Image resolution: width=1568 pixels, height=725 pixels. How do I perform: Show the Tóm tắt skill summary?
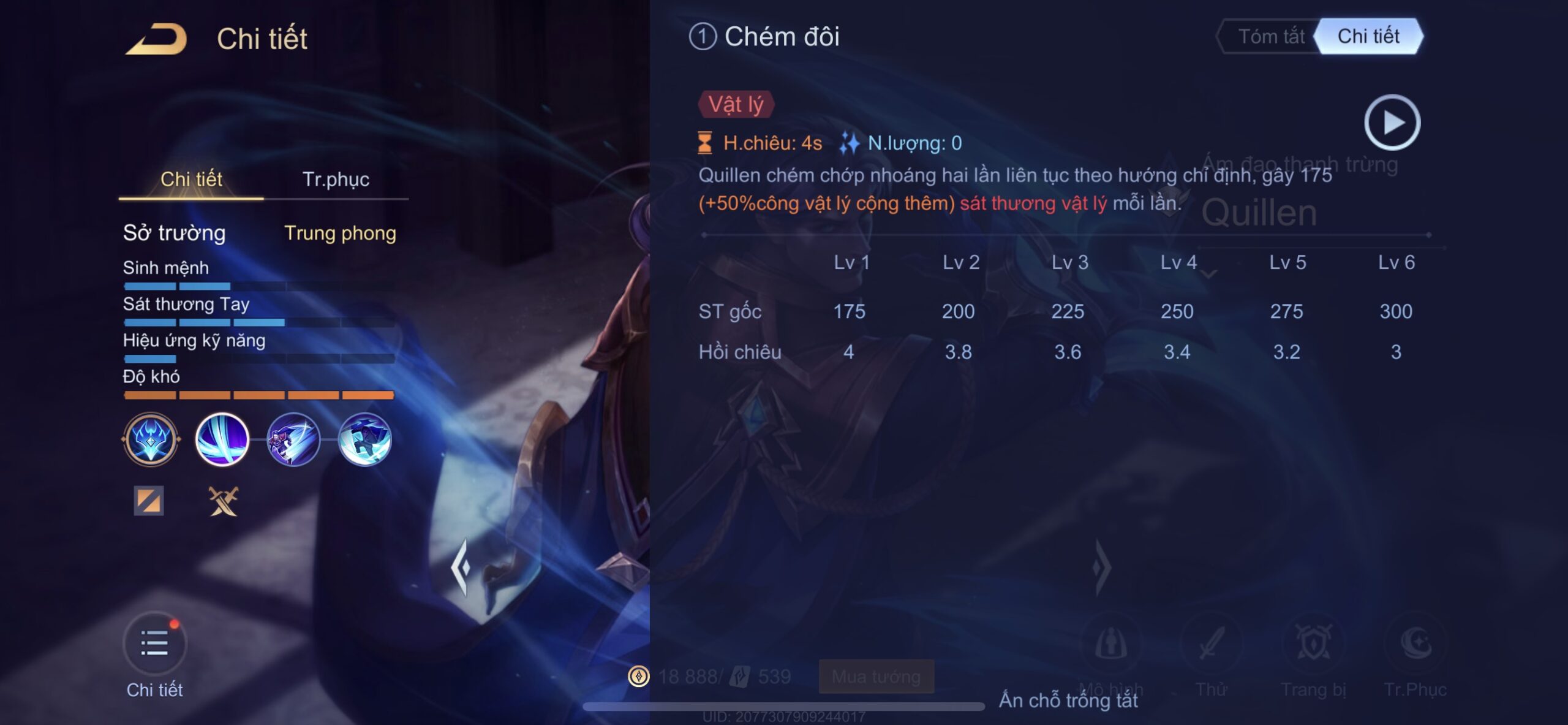pyautogui.click(x=1271, y=37)
